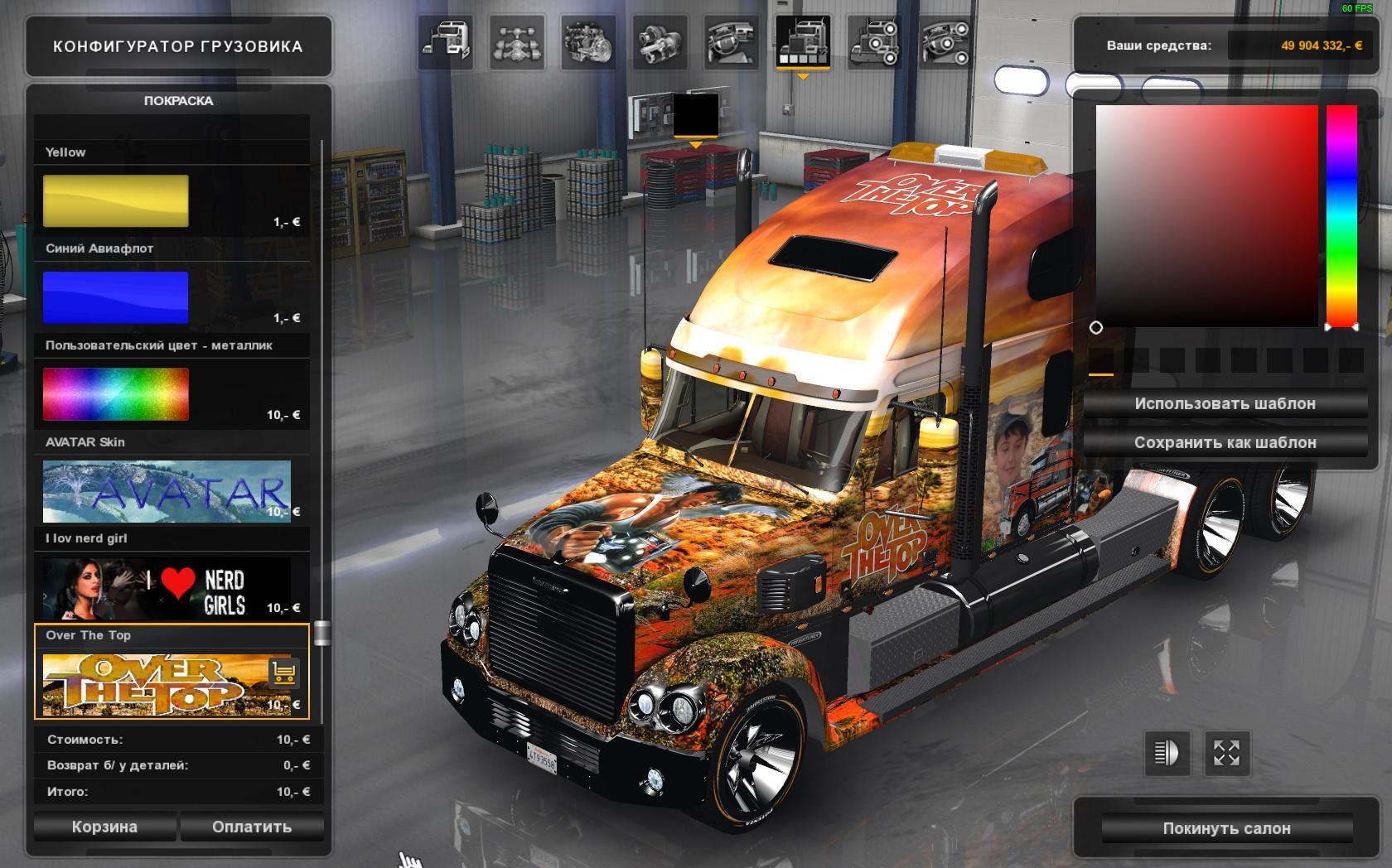Viewport: 1392px width, 868px height.
Task: Switch to the engine upgrades category
Action: tap(588, 41)
